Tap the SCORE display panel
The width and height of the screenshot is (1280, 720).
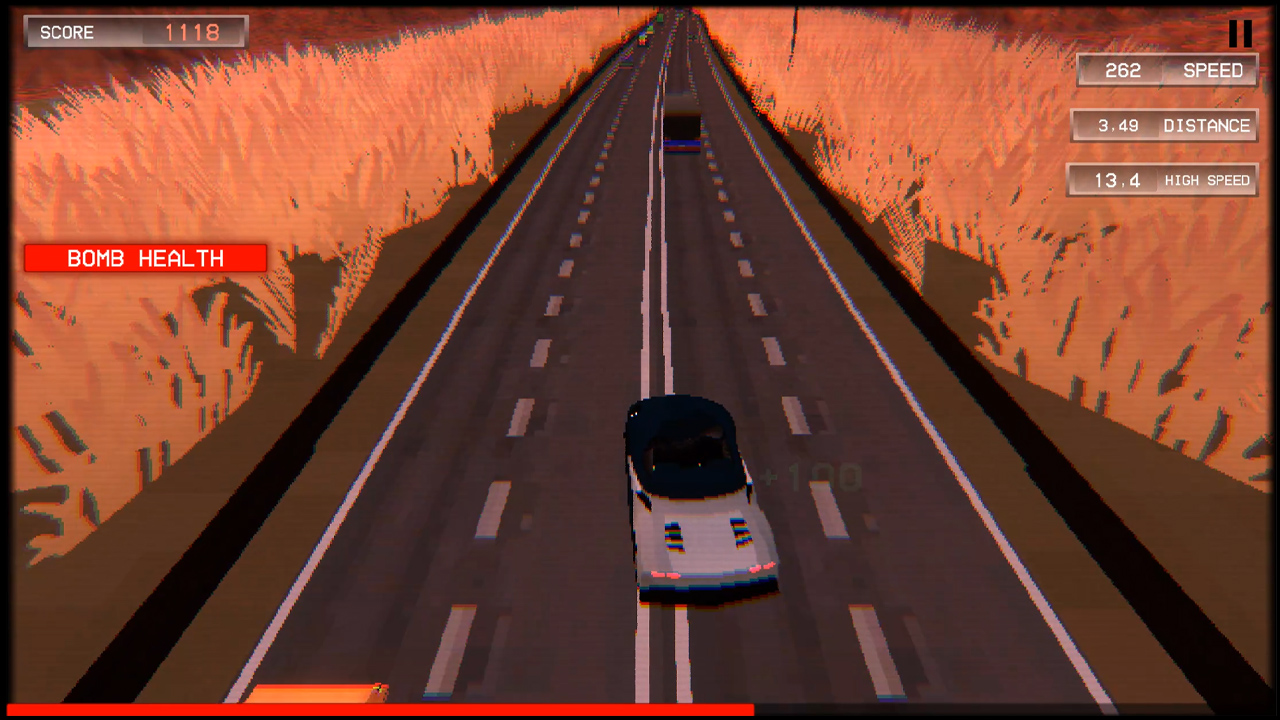point(135,32)
